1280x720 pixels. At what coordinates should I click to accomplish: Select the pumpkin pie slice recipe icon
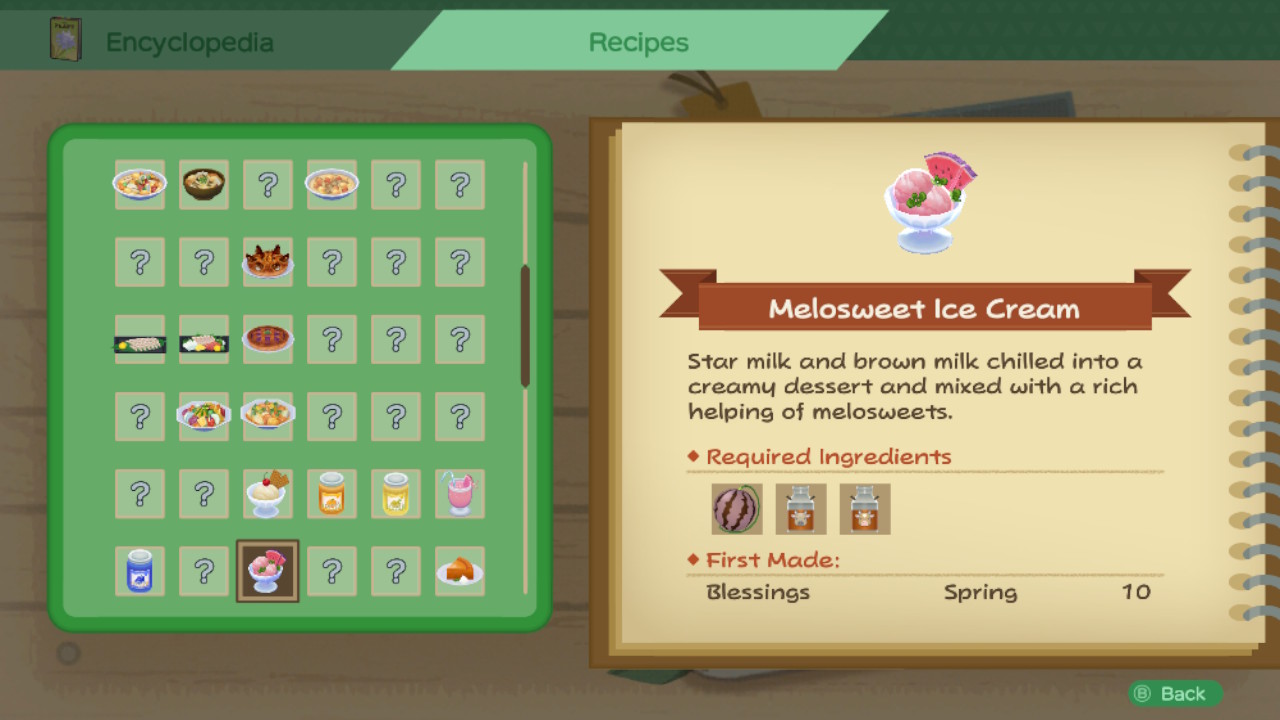coord(460,571)
